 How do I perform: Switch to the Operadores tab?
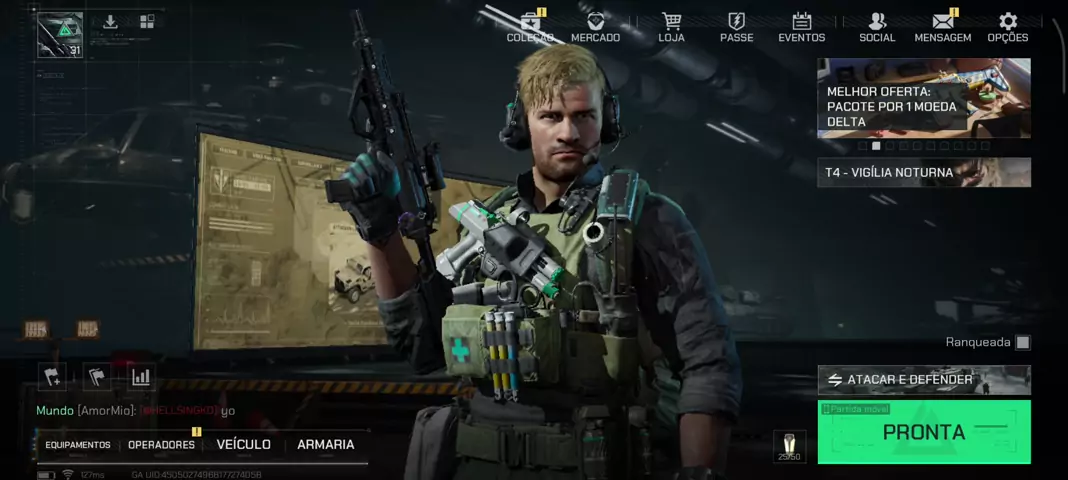[x=161, y=445]
